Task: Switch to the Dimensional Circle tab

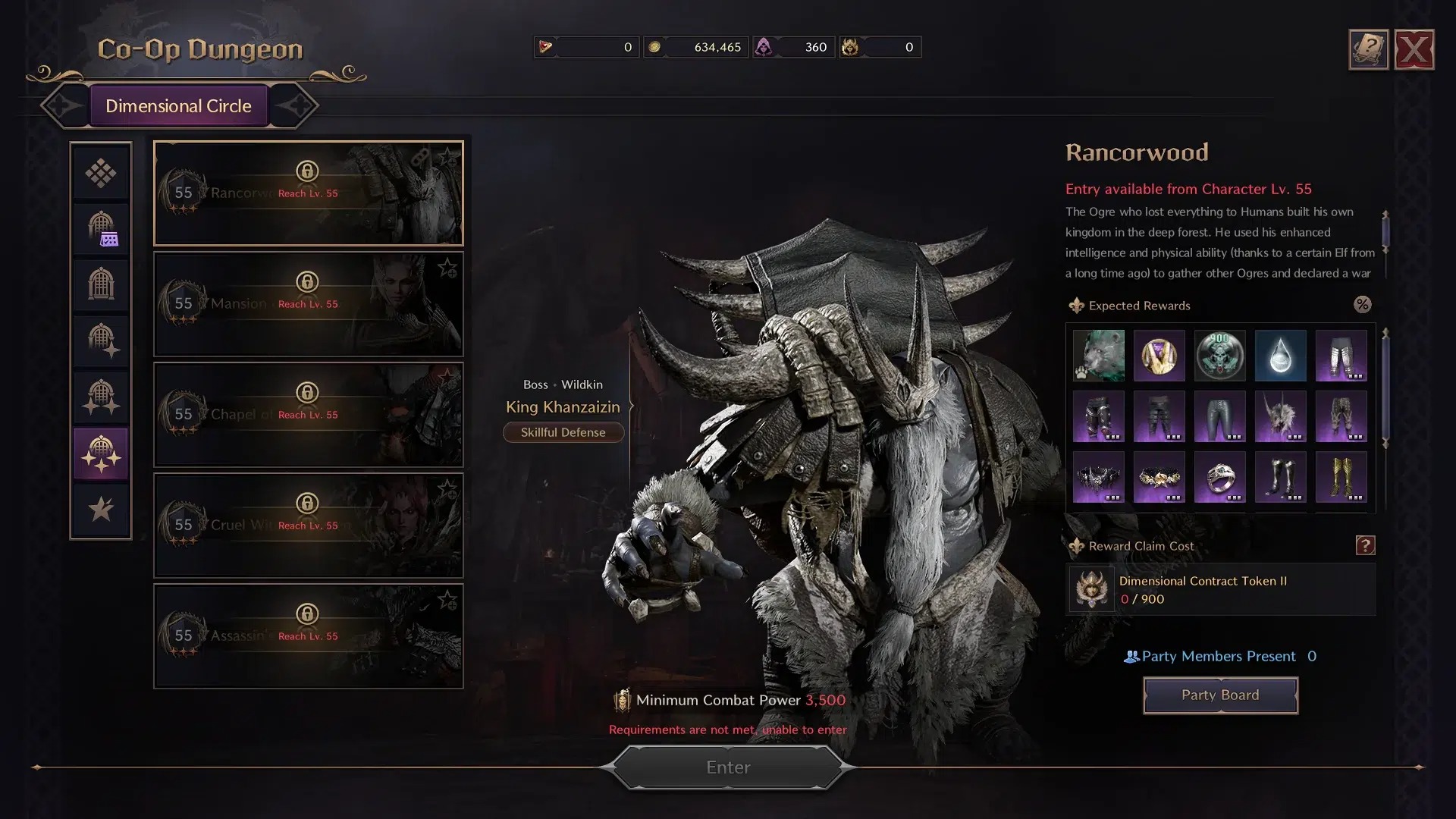Action: click(x=179, y=105)
